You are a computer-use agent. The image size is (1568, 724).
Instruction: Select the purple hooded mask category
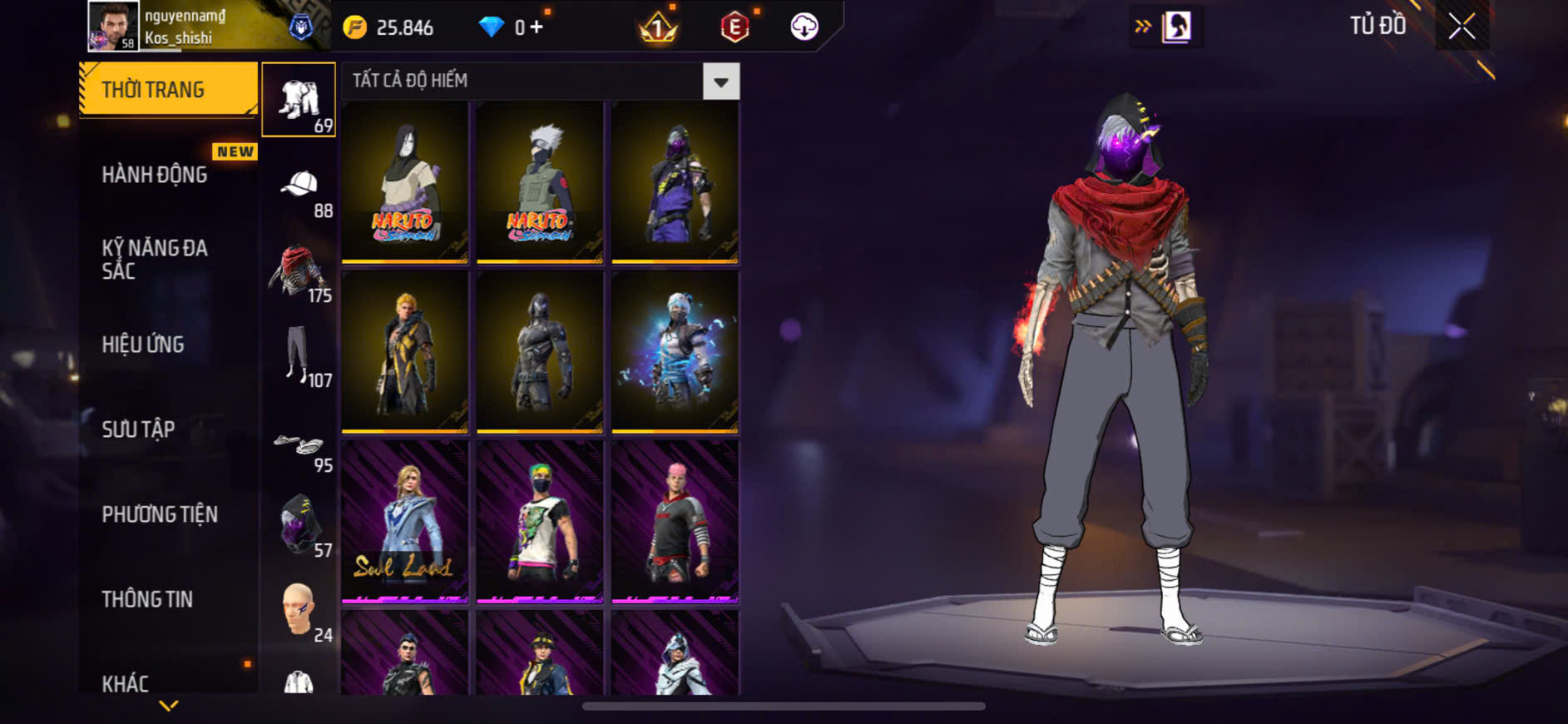[x=298, y=524]
